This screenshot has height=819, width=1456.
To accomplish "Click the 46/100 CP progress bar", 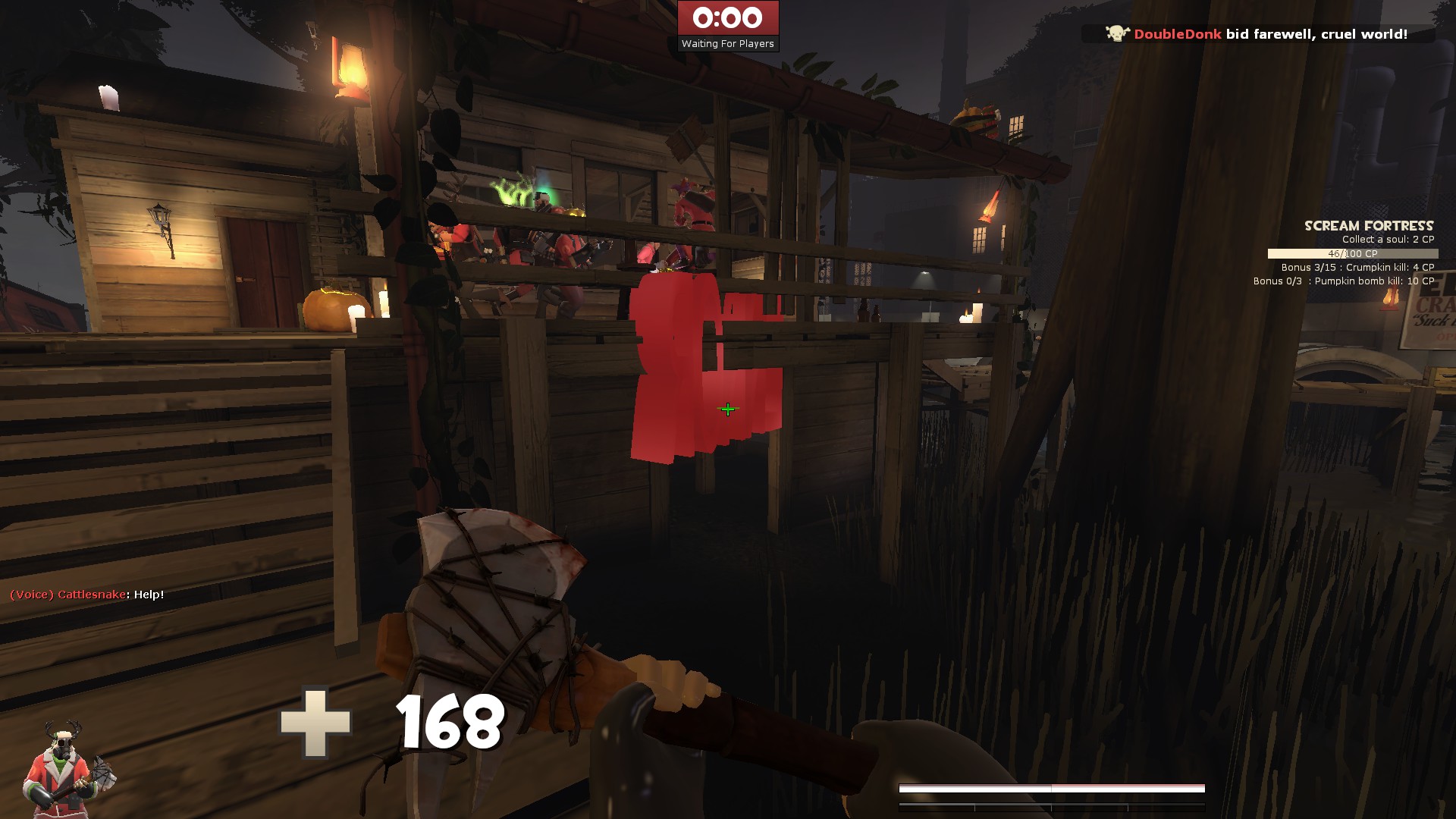I will (x=1354, y=253).
